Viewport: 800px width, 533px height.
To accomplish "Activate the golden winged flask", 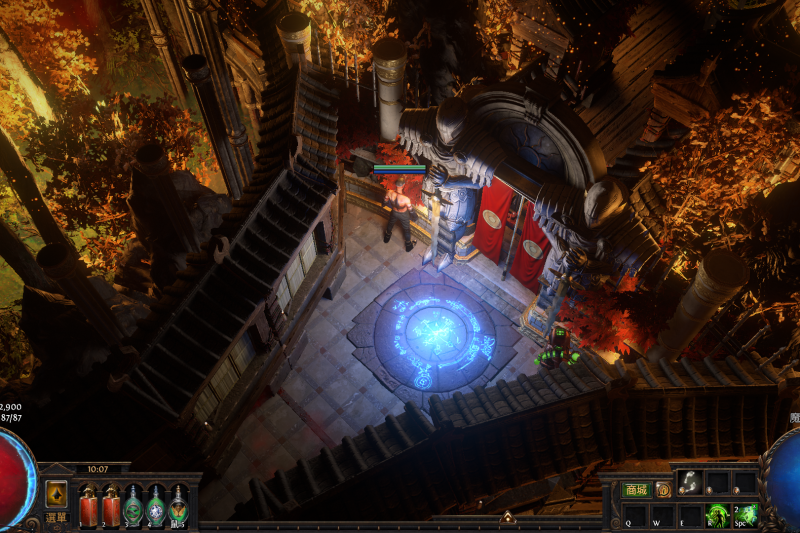I will point(179,504).
